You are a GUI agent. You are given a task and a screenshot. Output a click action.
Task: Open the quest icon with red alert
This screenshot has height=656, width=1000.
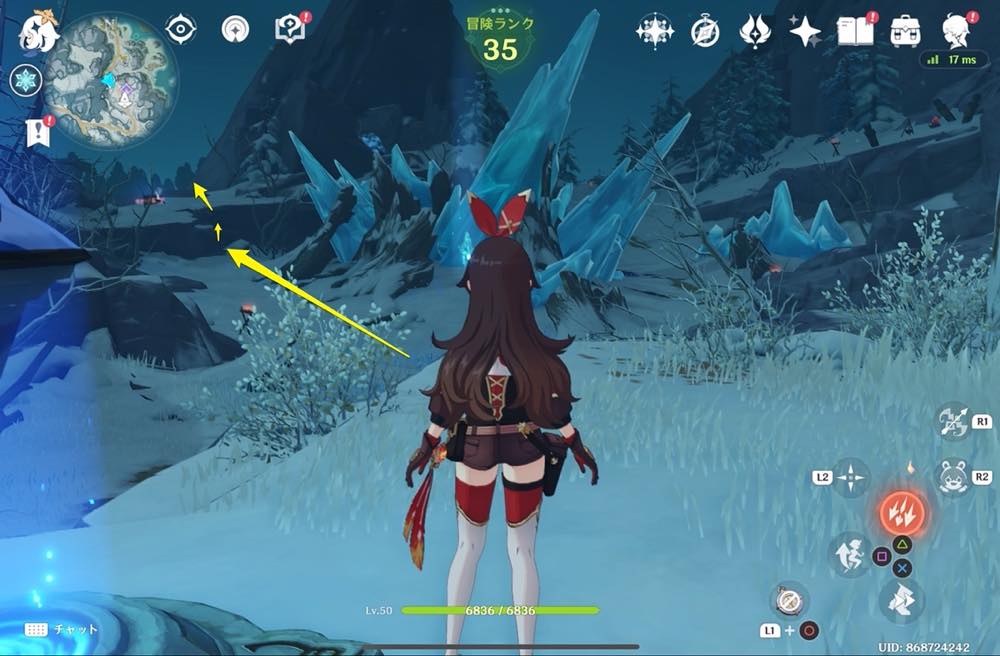pos(289,30)
